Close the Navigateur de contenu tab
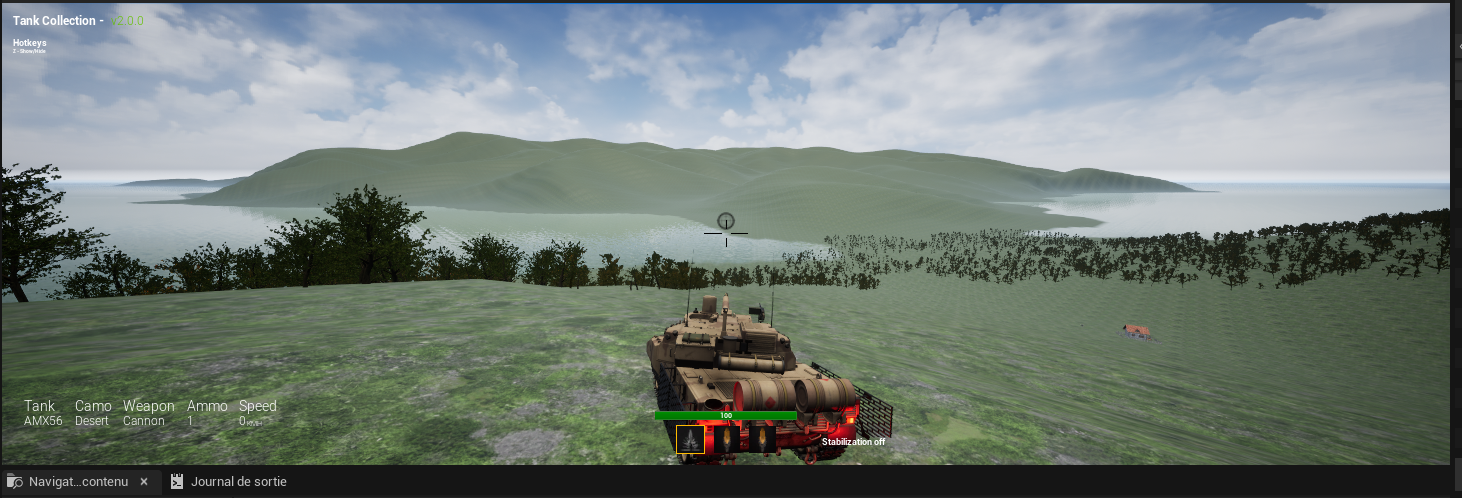Screen dimensions: 1462x498 pyautogui.click(x=144, y=482)
